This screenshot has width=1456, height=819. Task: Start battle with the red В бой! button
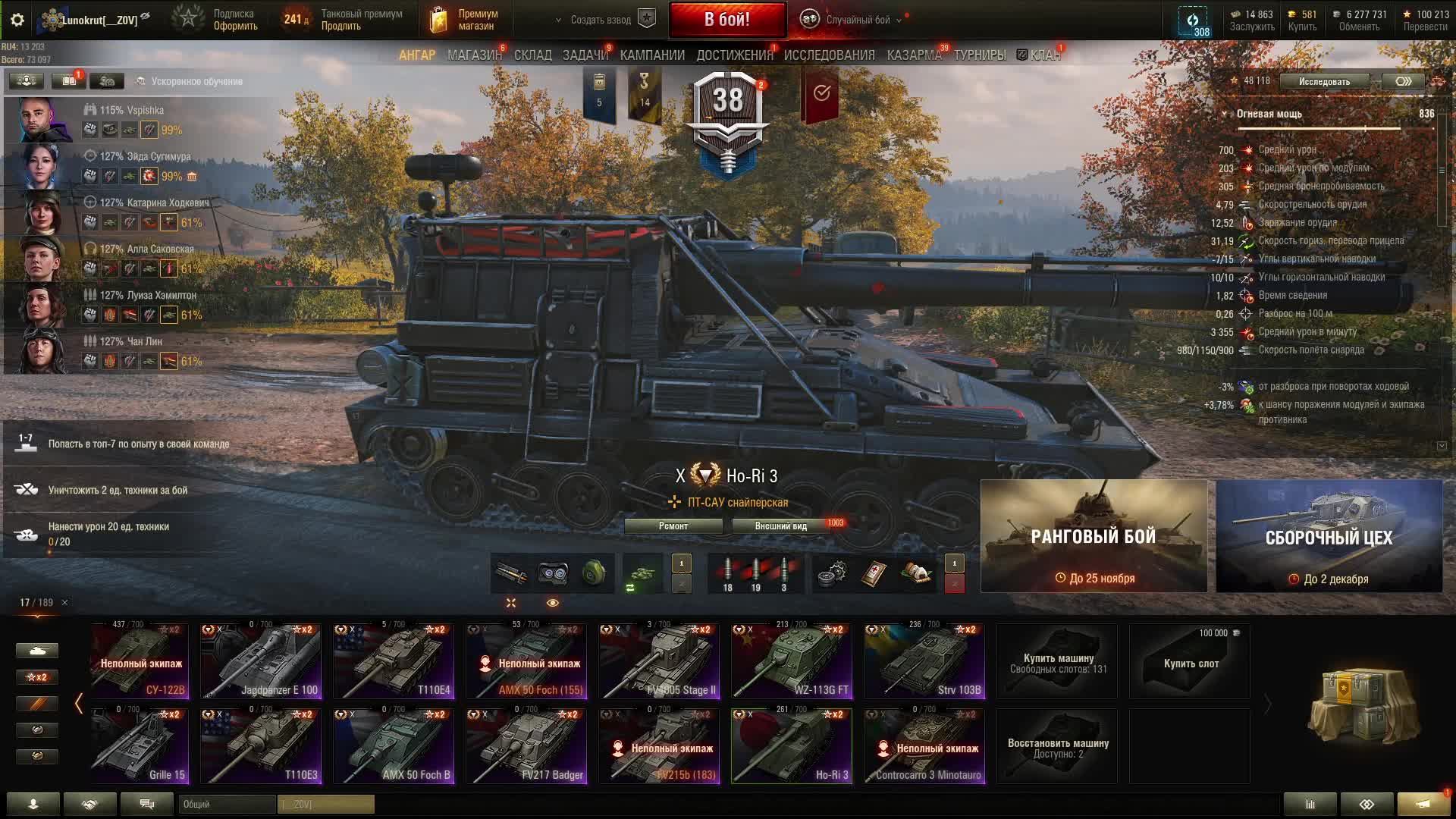(726, 20)
